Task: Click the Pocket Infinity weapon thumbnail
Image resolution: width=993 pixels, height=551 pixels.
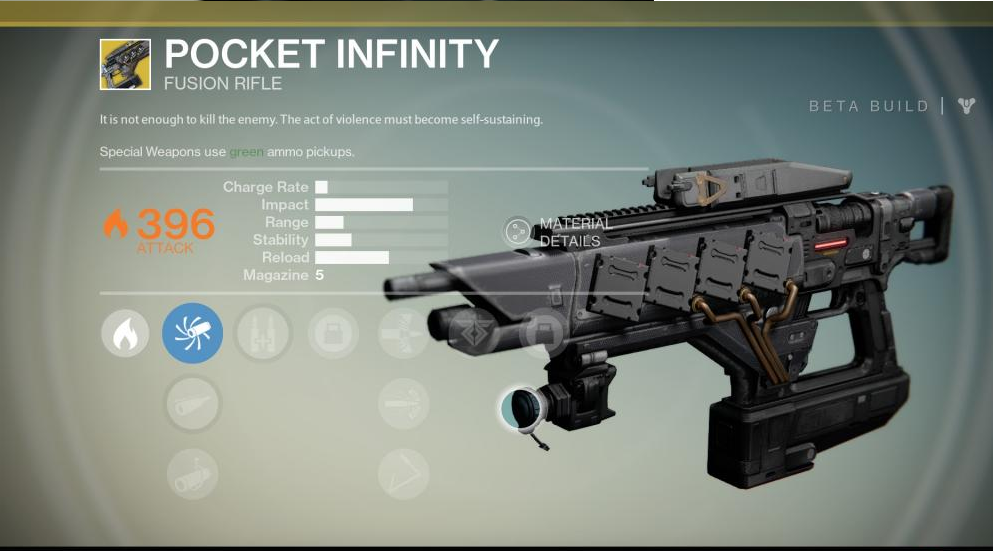Action: pos(125,65)
